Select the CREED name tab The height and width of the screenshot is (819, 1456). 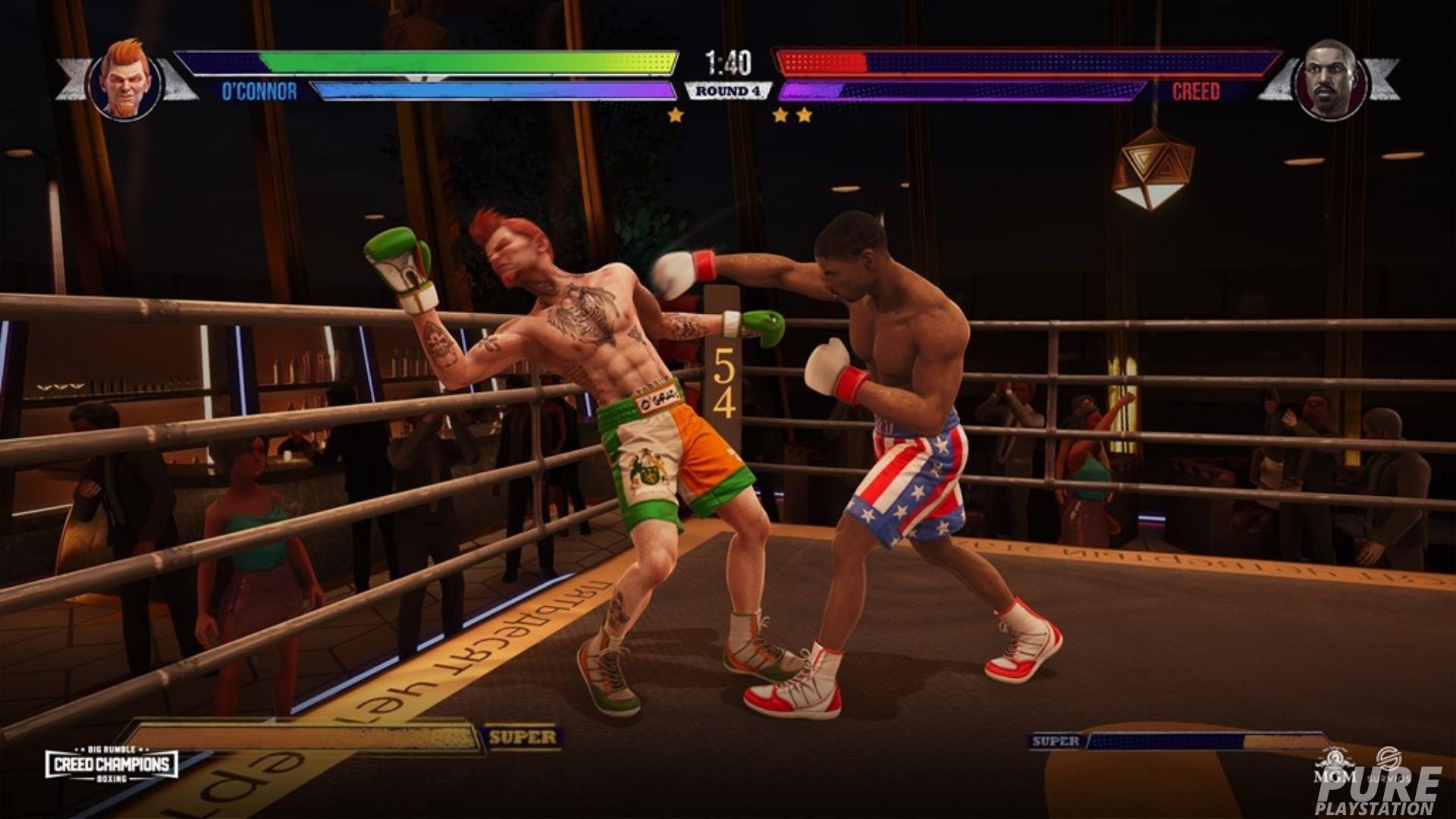(x=1198, y=91)
